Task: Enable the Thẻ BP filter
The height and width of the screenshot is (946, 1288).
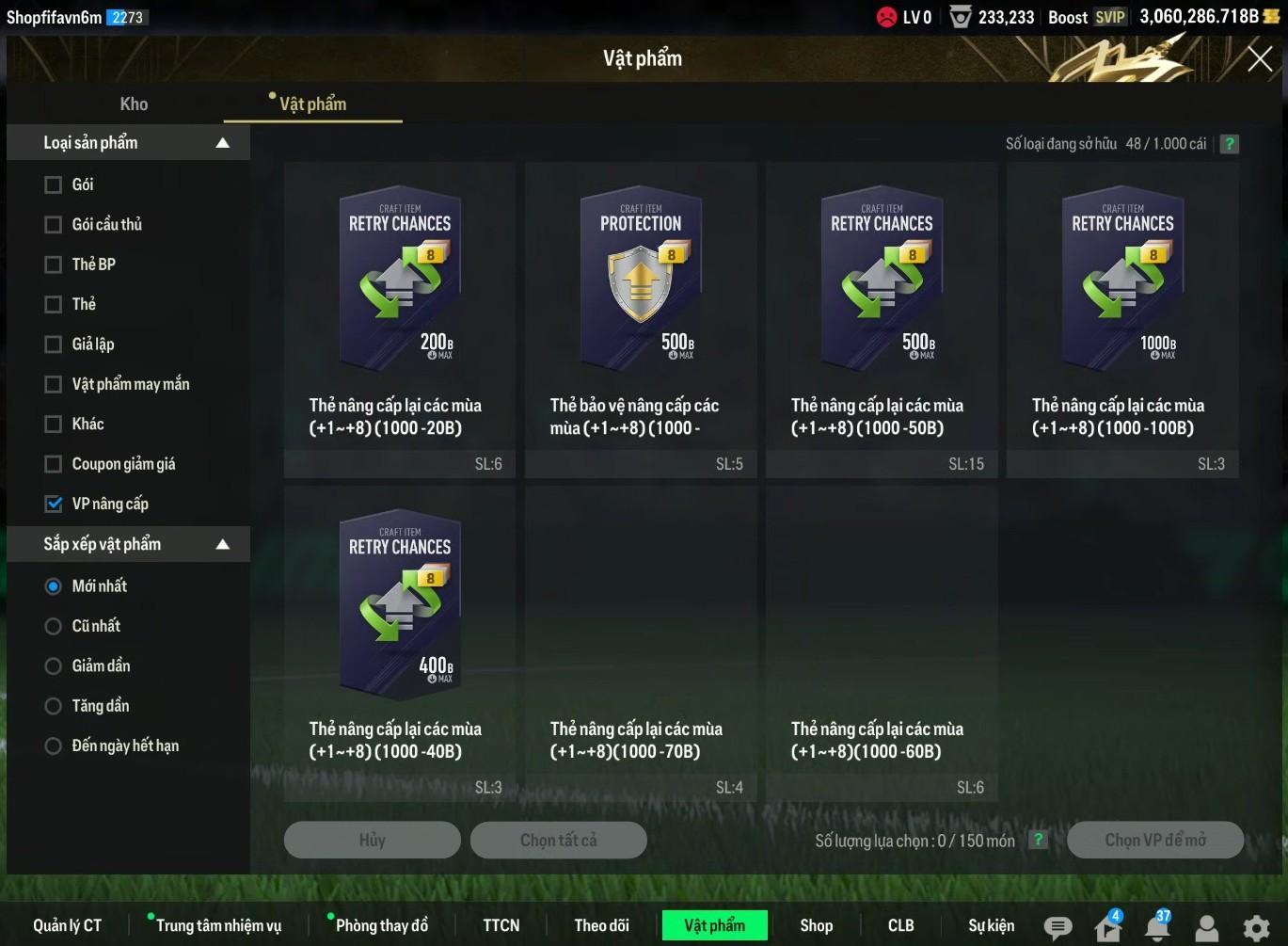Action: [54, 265]
